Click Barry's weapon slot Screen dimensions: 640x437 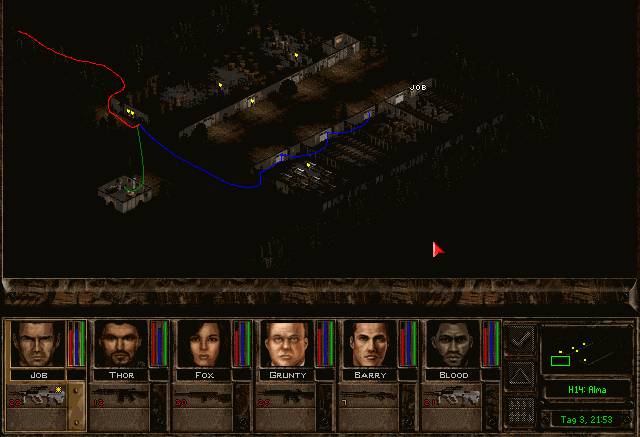370,397
